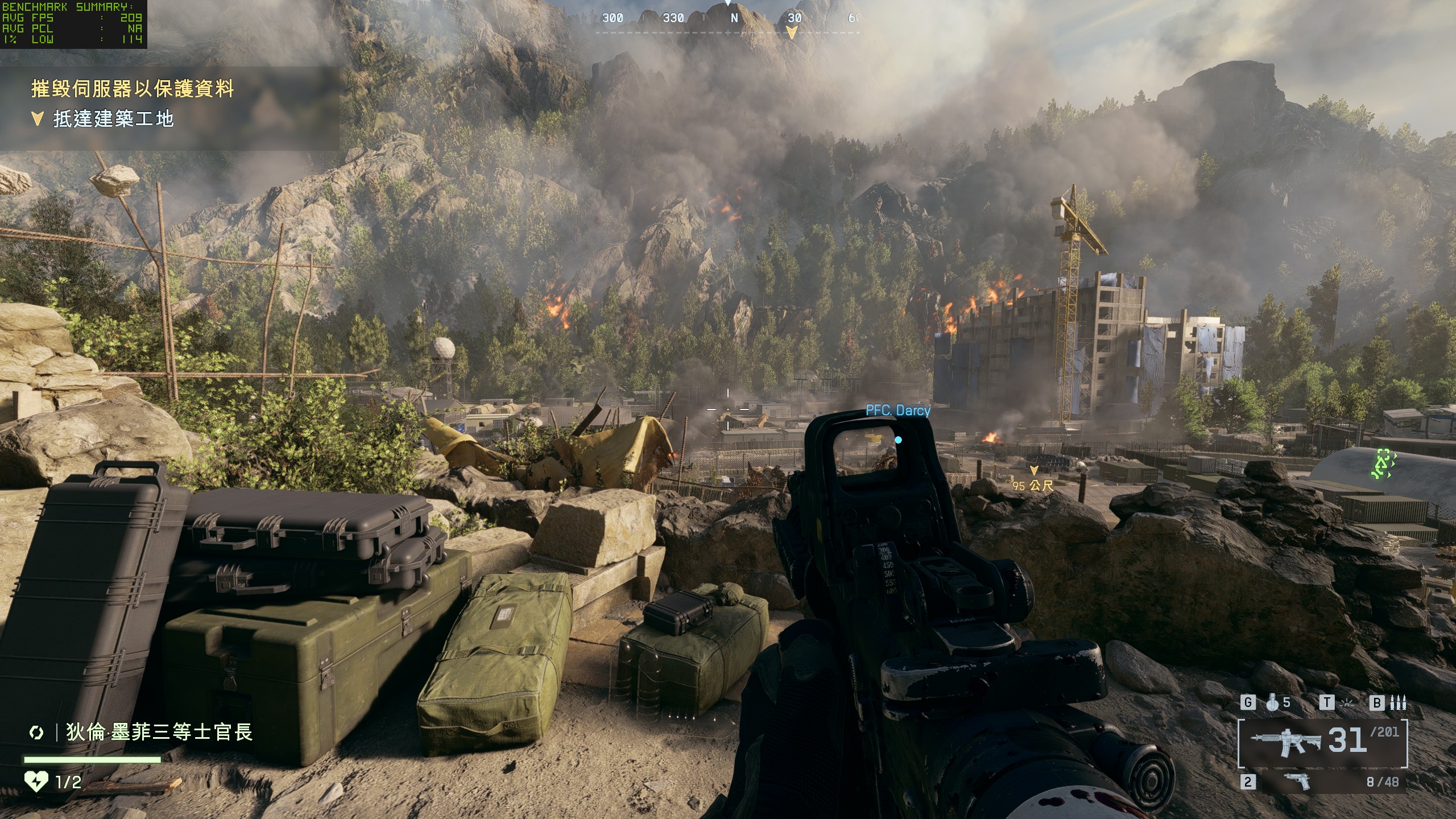Click the heart armor plate icon
The image size is (1456, 819).
click(35, 781)
